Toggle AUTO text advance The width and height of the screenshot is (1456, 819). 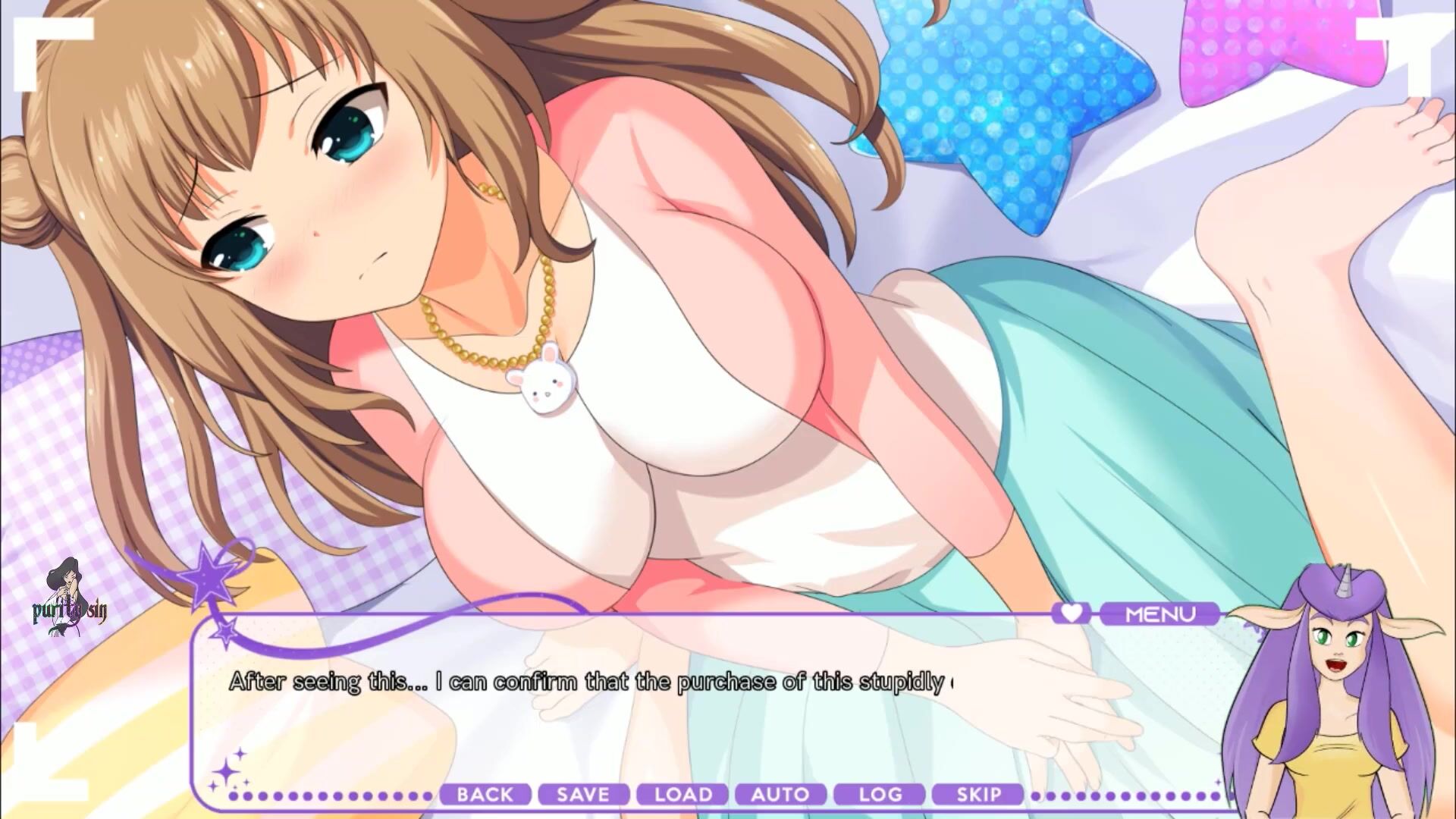[x=780, y=795]
